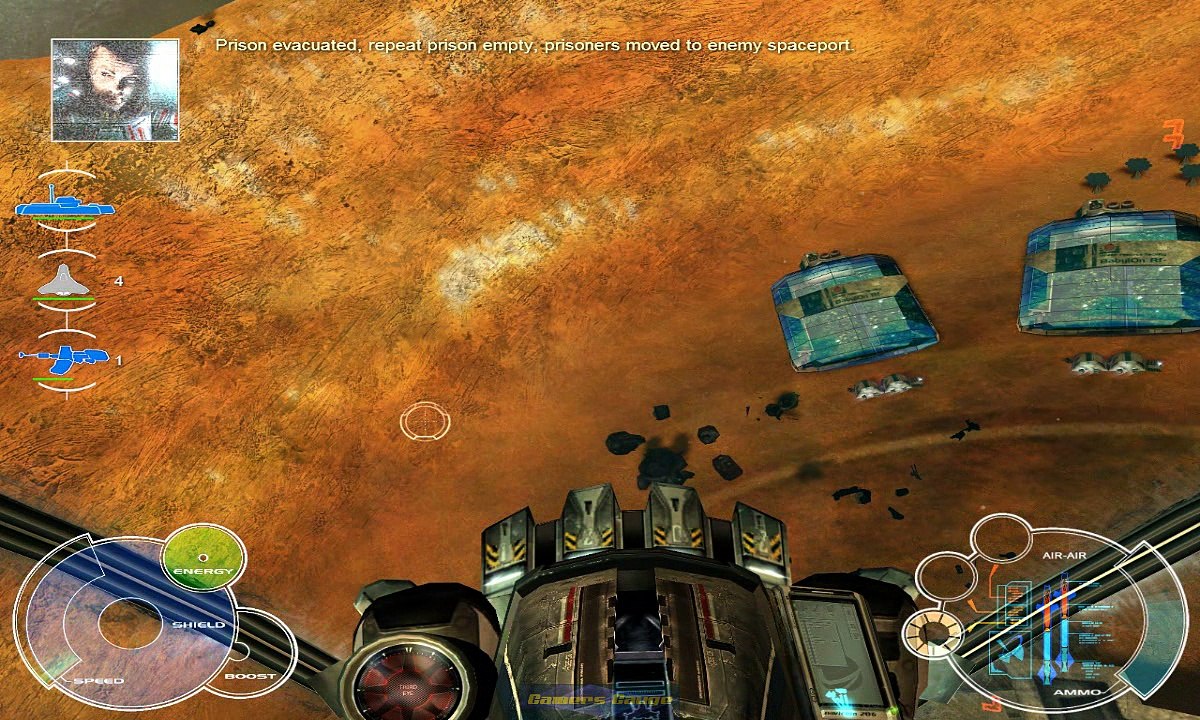Screen dimensions: 1200x720
Task: Select the blue tank unit icon
Action: (64, 204)
